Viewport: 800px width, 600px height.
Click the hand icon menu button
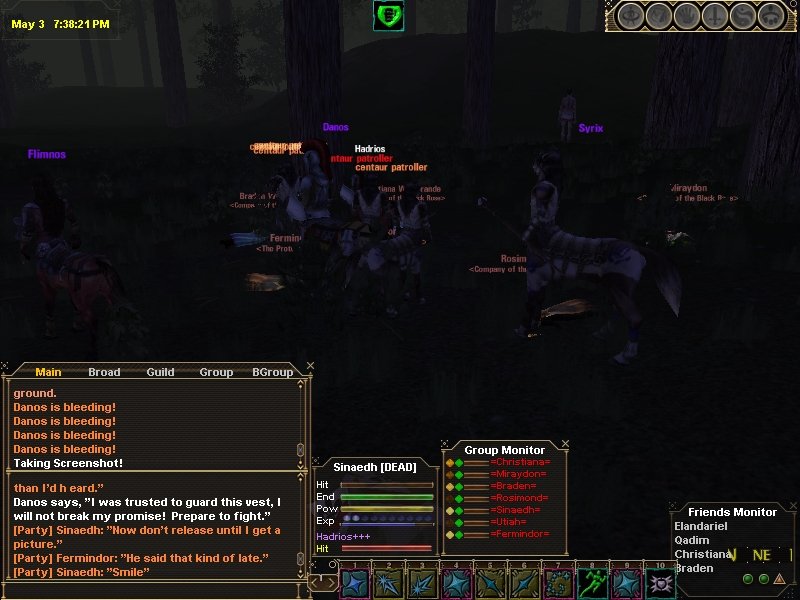(x=686, y=16)
